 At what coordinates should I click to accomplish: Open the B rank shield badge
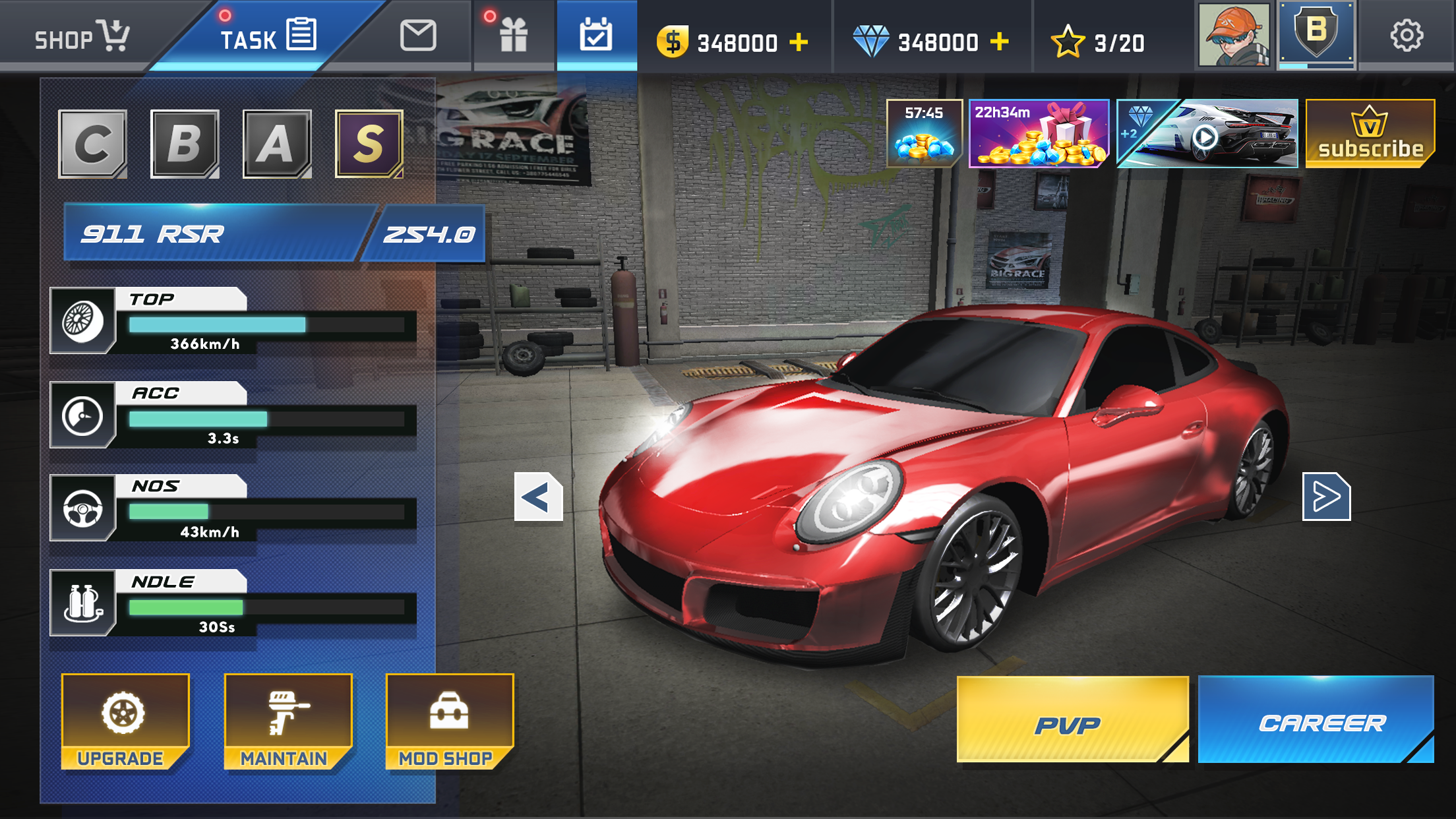tap(1316, 33)
